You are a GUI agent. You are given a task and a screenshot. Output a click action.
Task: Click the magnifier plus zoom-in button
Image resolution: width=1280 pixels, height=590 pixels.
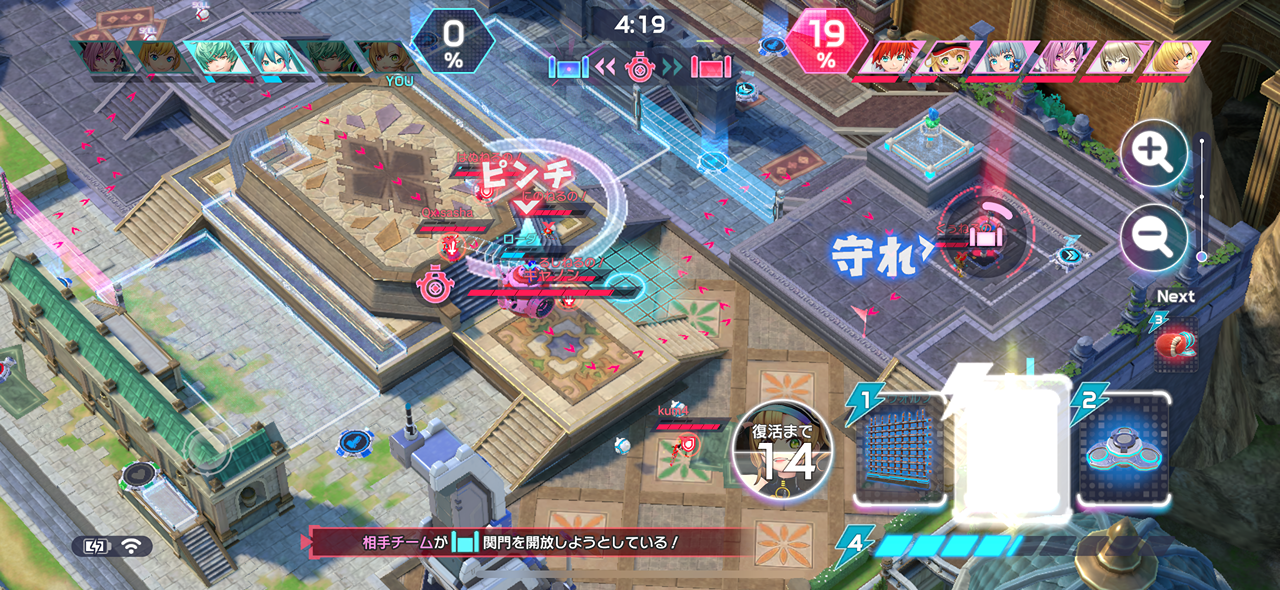point(1154,154)
